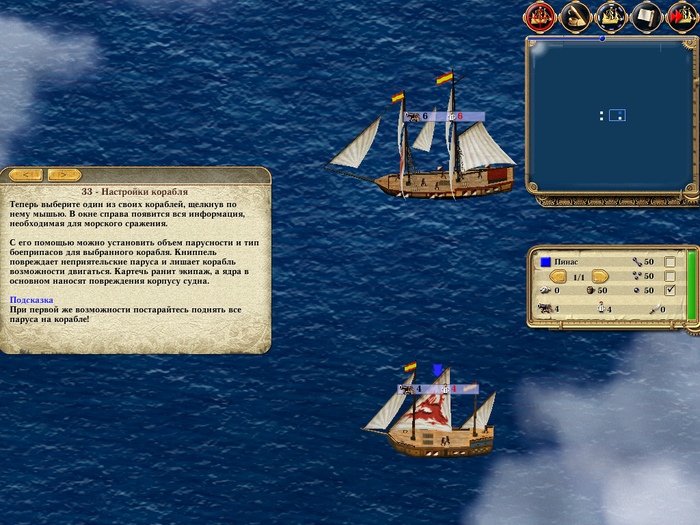Raise sails with the right gold arrow

point(600,276)
